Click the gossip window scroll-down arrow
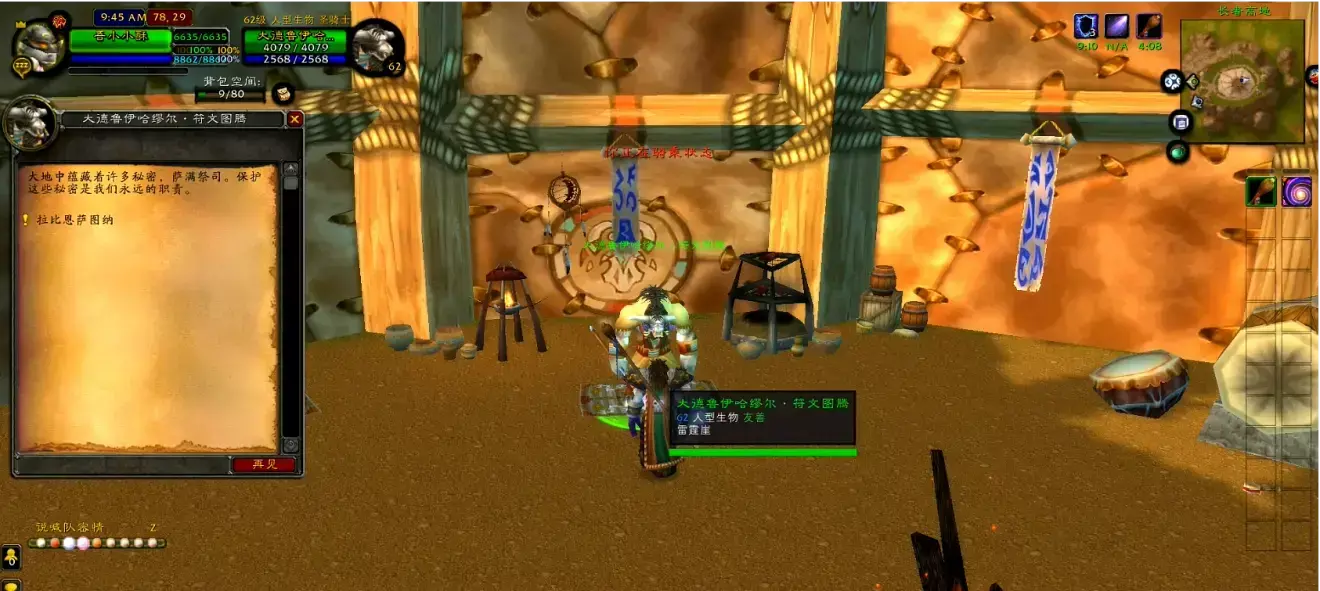The image size is (1320, 591). (291, 445)
